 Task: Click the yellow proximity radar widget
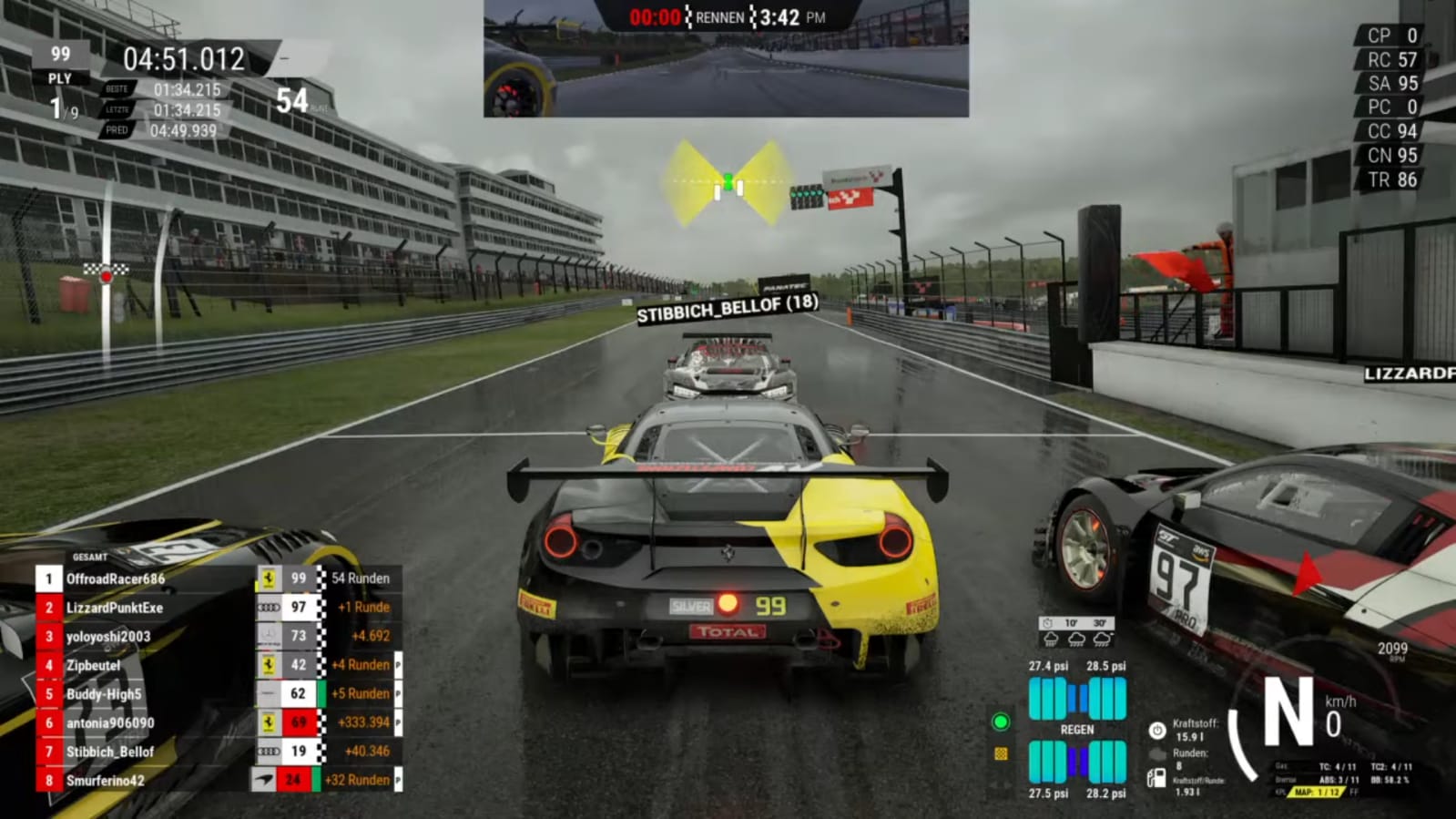point(728,184)
